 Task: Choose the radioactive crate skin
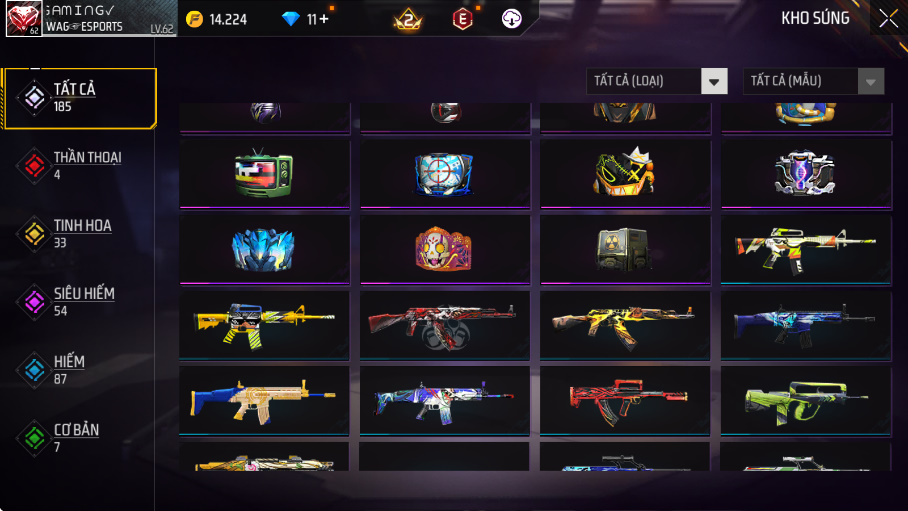pos(624,248)
